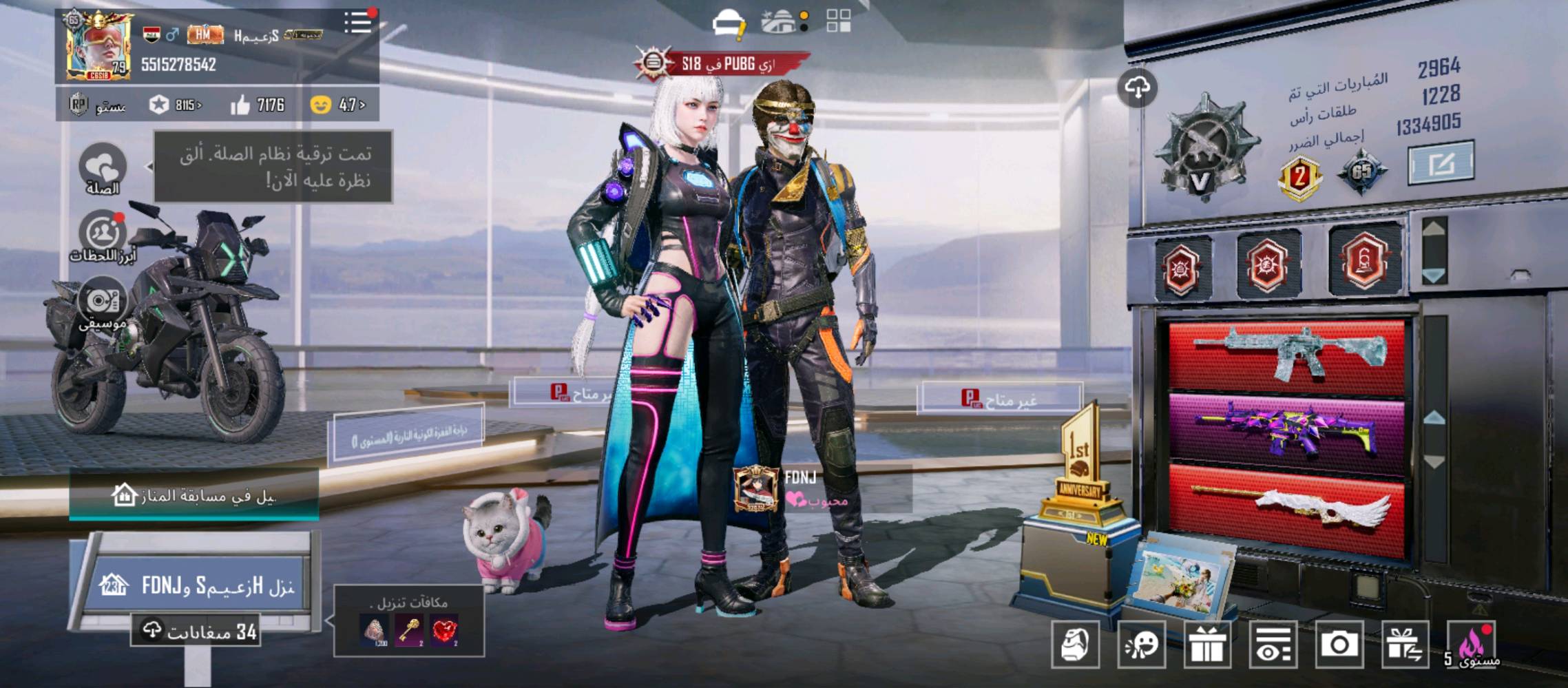Click the up arrow above the badge showcase

(x=1433, y=228)
